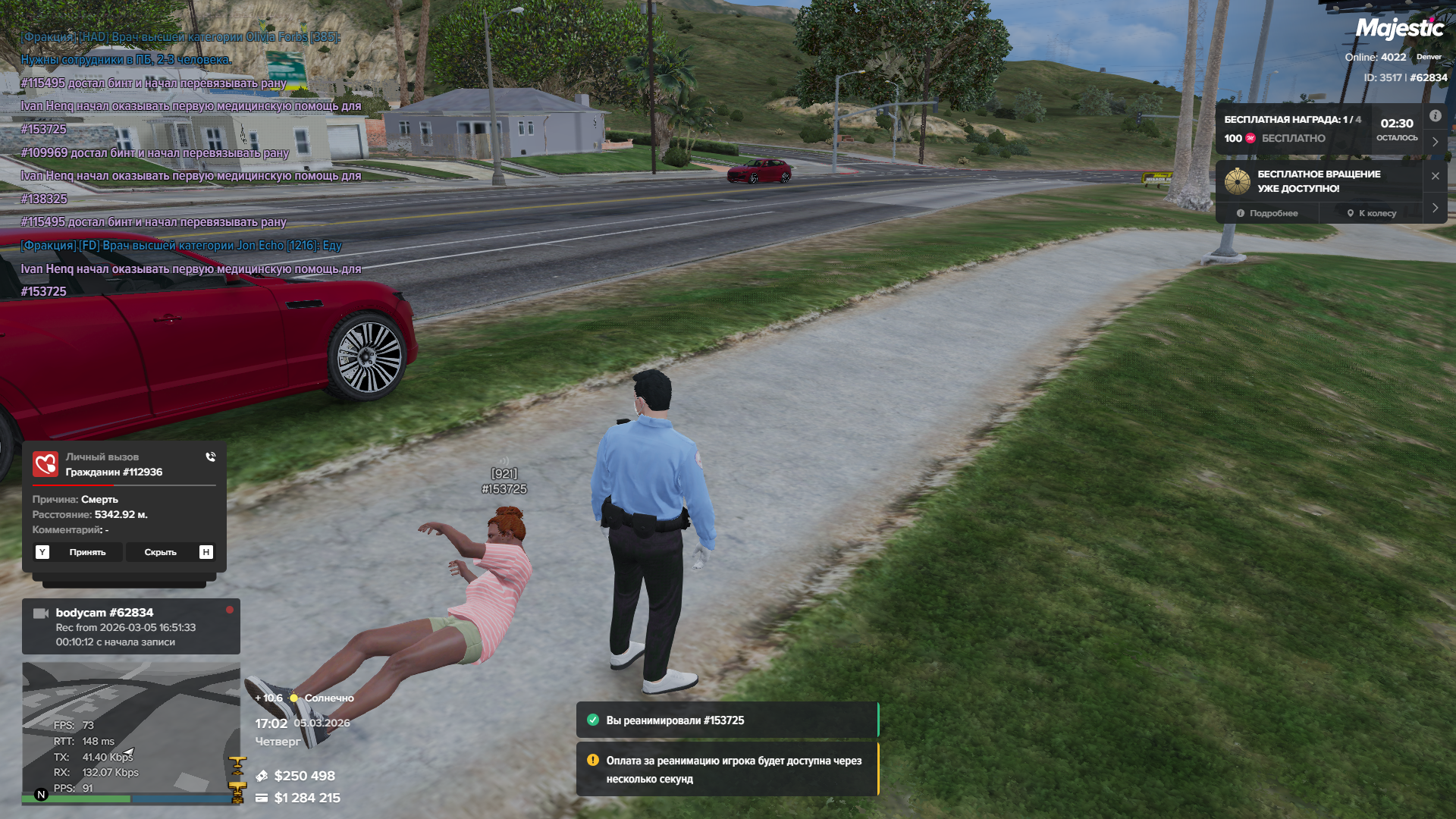This screenshot has height=819, width=1456.
Task: Go to the wheel via К колесу
Action: tap(1371, 213)
